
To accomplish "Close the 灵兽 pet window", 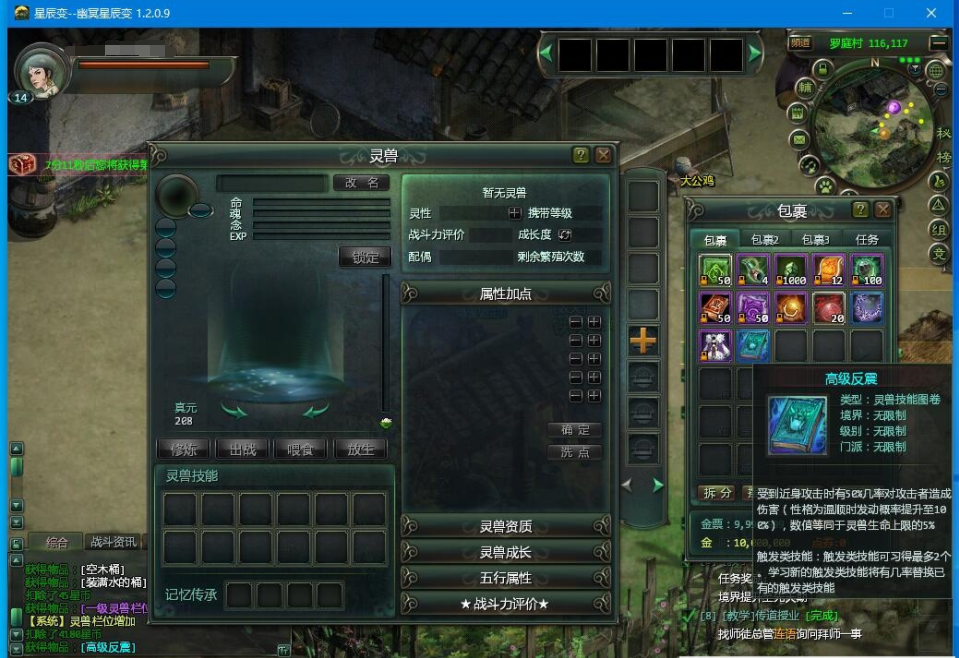I will (603, 155).
